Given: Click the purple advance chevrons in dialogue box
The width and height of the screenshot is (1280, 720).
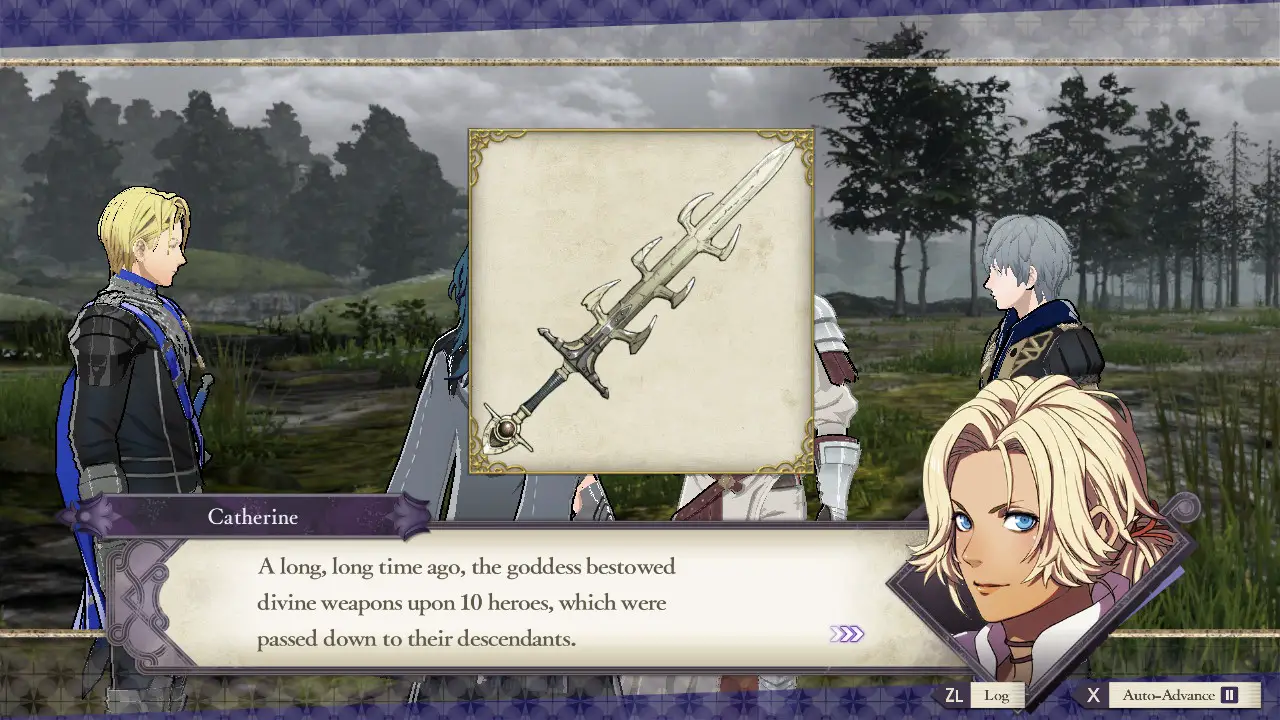Looking at the screenshot, I should [848, 635].
